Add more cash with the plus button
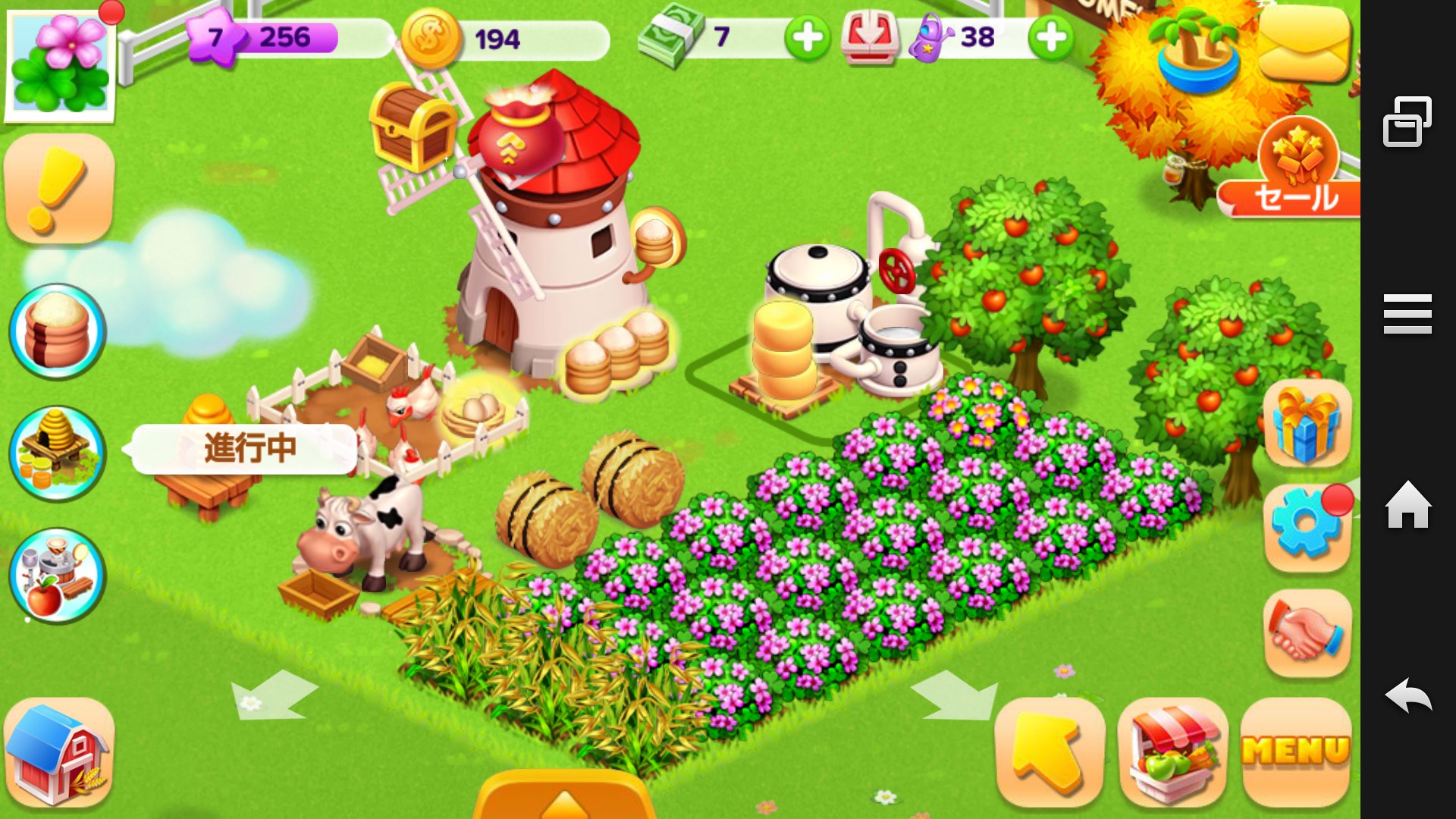The width and height of the screenshot is (1456, 819). tap(807, 37)
